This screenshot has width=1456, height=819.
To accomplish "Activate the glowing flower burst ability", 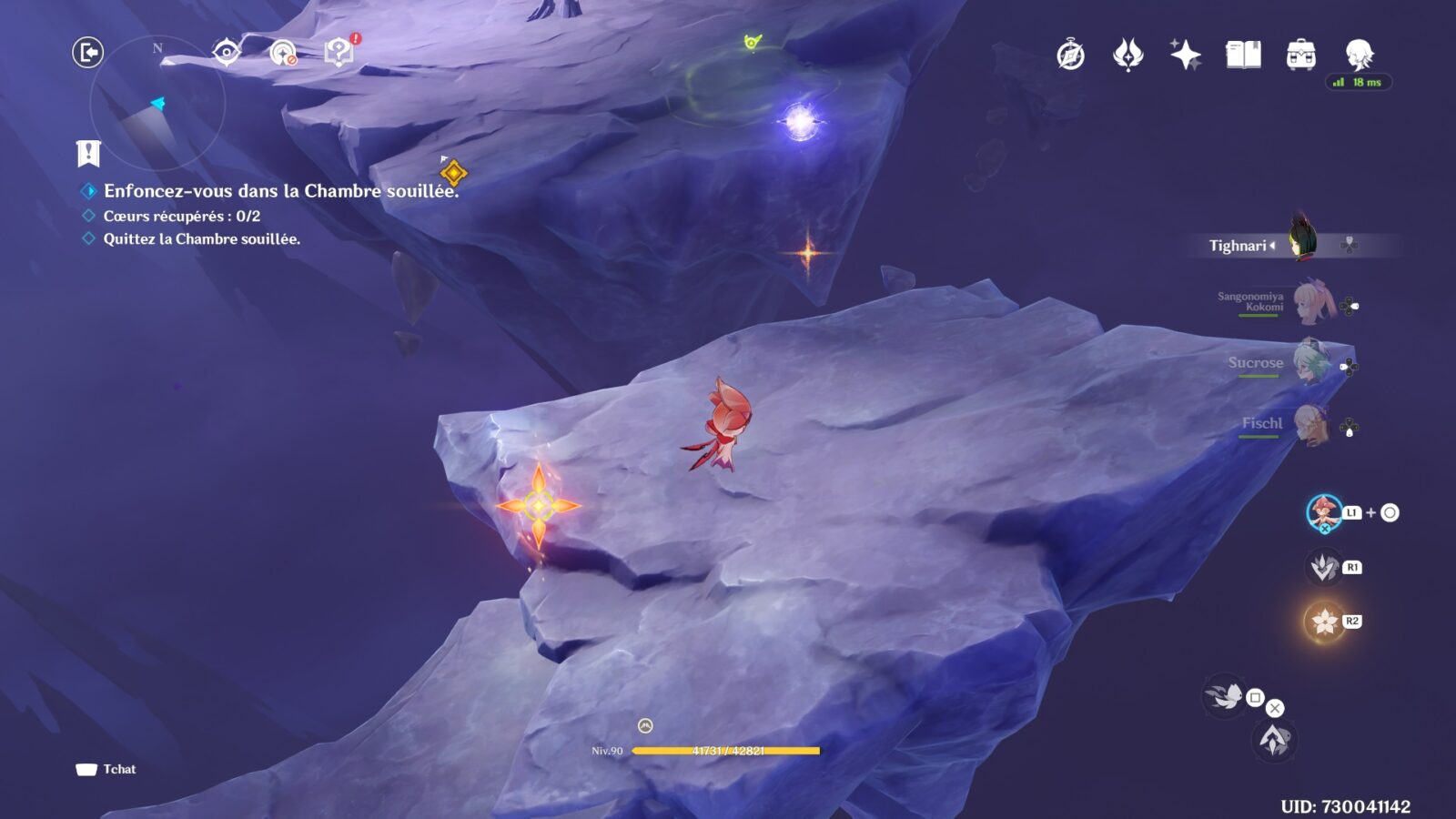I will 1324,622.
